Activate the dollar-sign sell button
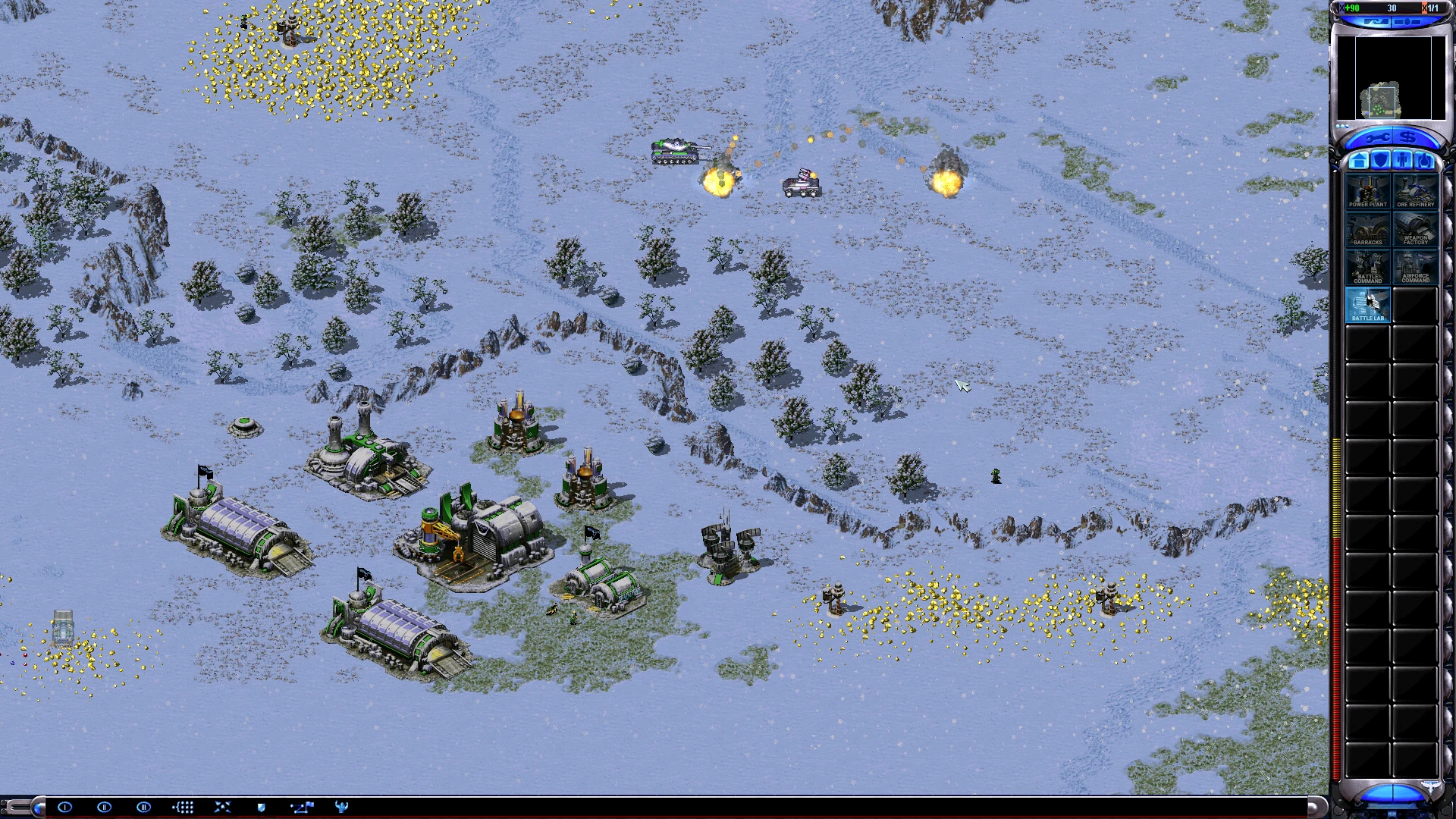Screen dimensions: 1456x819 coord(1408,138)
